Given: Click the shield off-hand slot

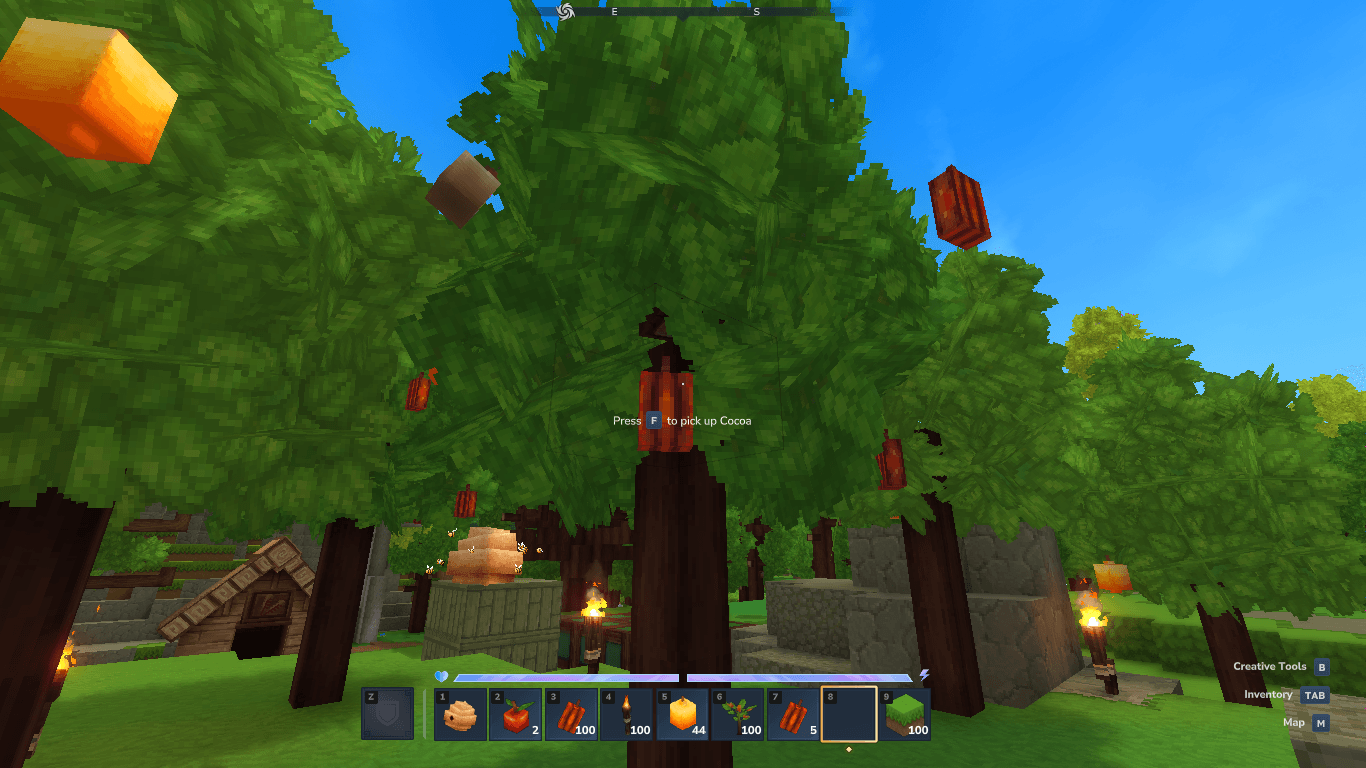Looking at the screenshot, I should (x=388, y=713).
